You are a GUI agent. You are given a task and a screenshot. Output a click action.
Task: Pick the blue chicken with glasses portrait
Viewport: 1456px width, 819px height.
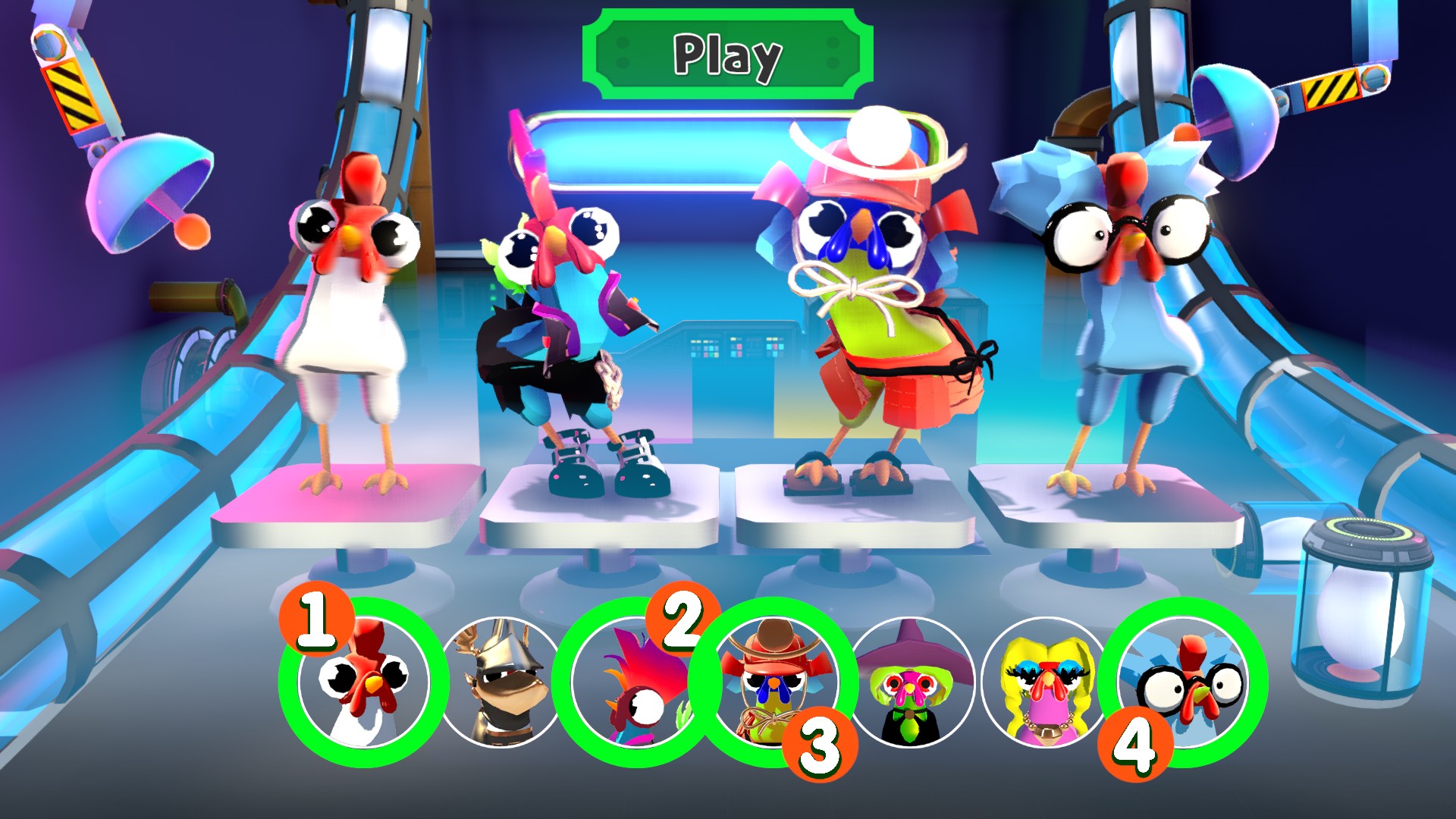click(1185, 681)
